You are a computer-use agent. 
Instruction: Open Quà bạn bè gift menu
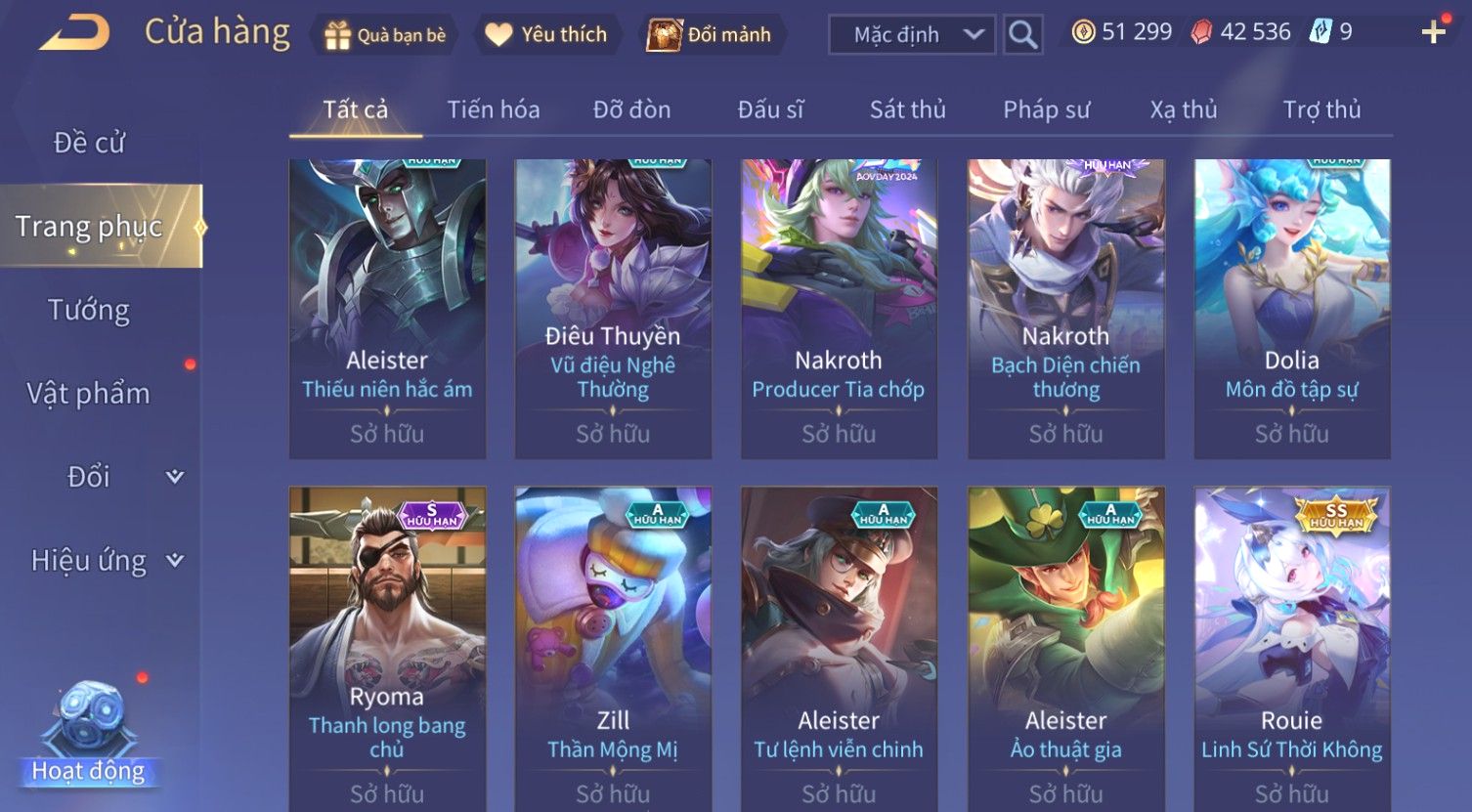click(384, 35)
